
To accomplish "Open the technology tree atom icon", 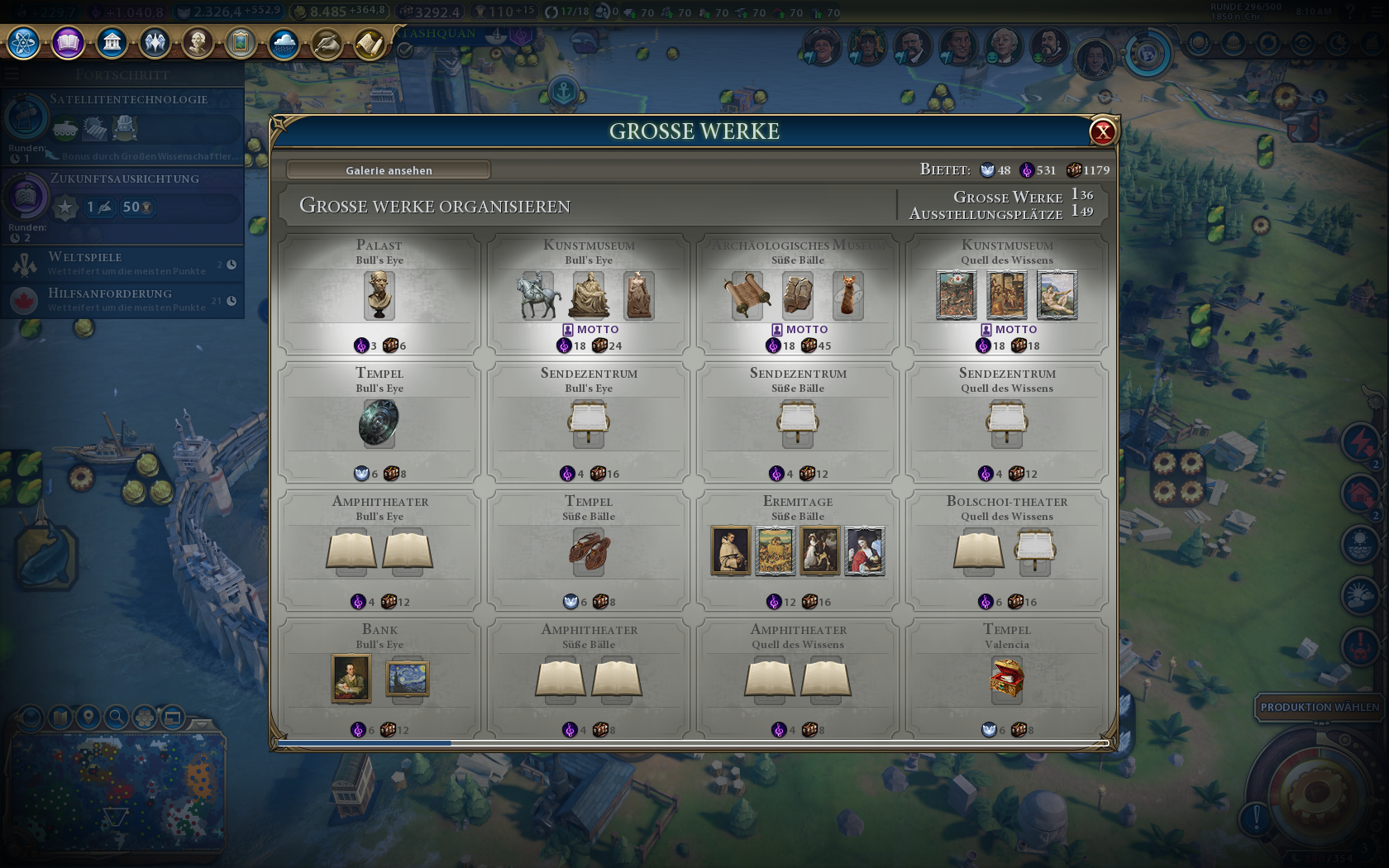I will pyautogui.click(x=24, y=42).
